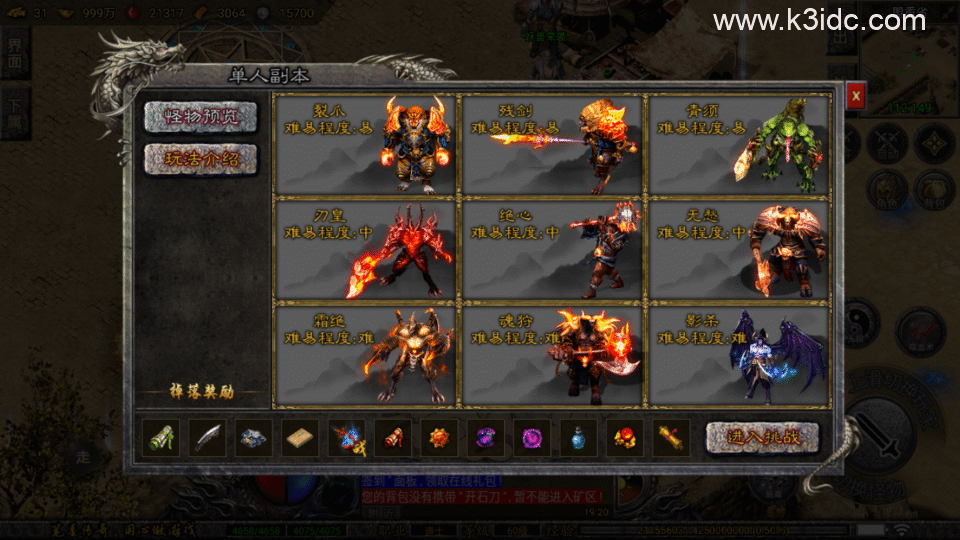960x540 pixels.
Task: Inspect the red firecracker reward slot
Action: [393, 438]
